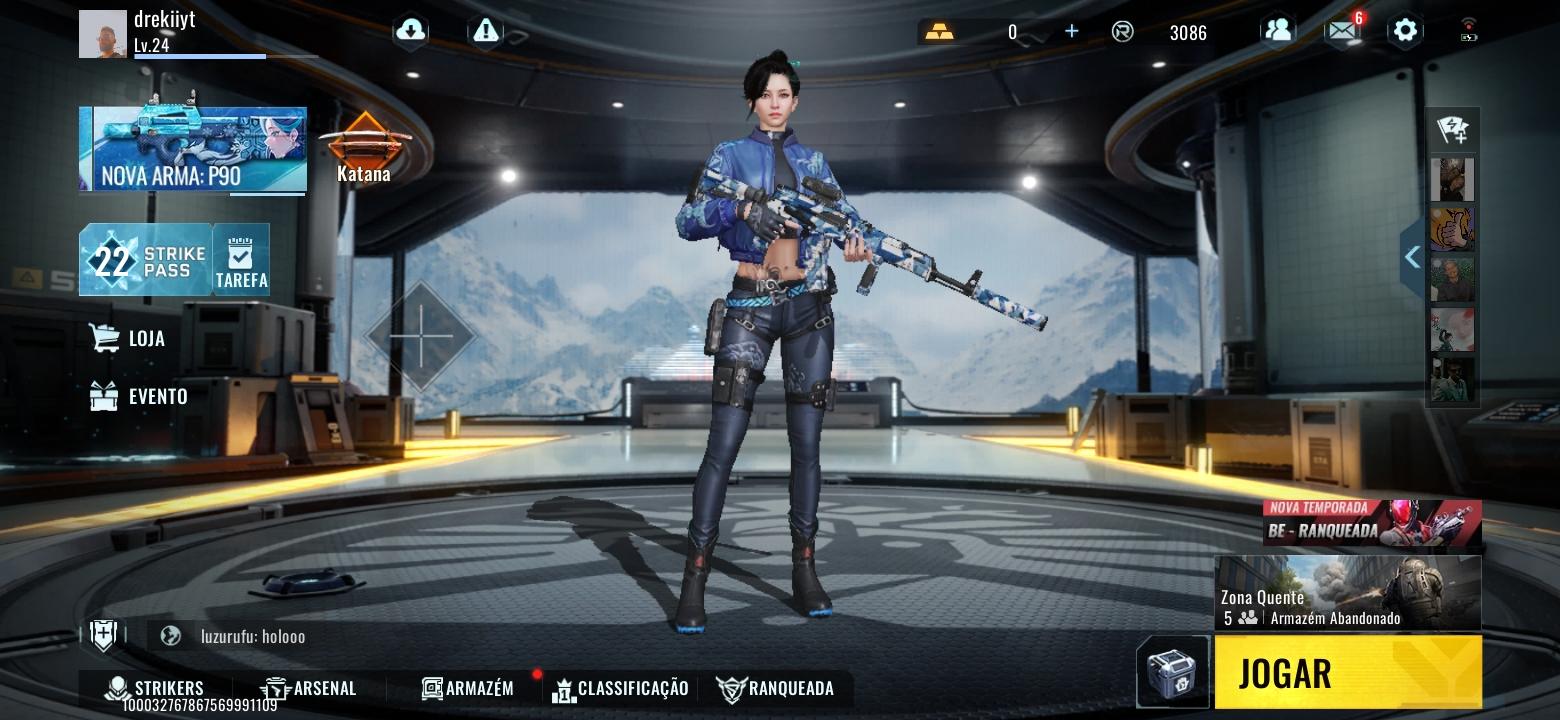Open the download/cloud icon in top bar
The height and width of the screenshot is (720, 1560).
click(x=410, y=30)
